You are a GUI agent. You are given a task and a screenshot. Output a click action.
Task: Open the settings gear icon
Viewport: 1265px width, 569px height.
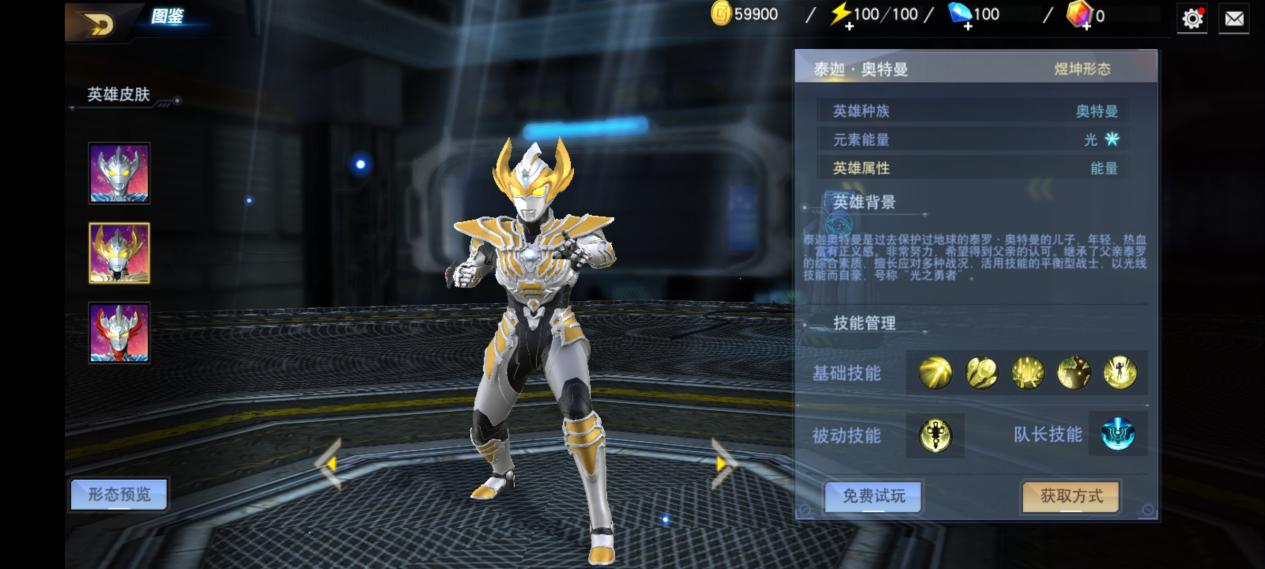tap(1192, 18)
